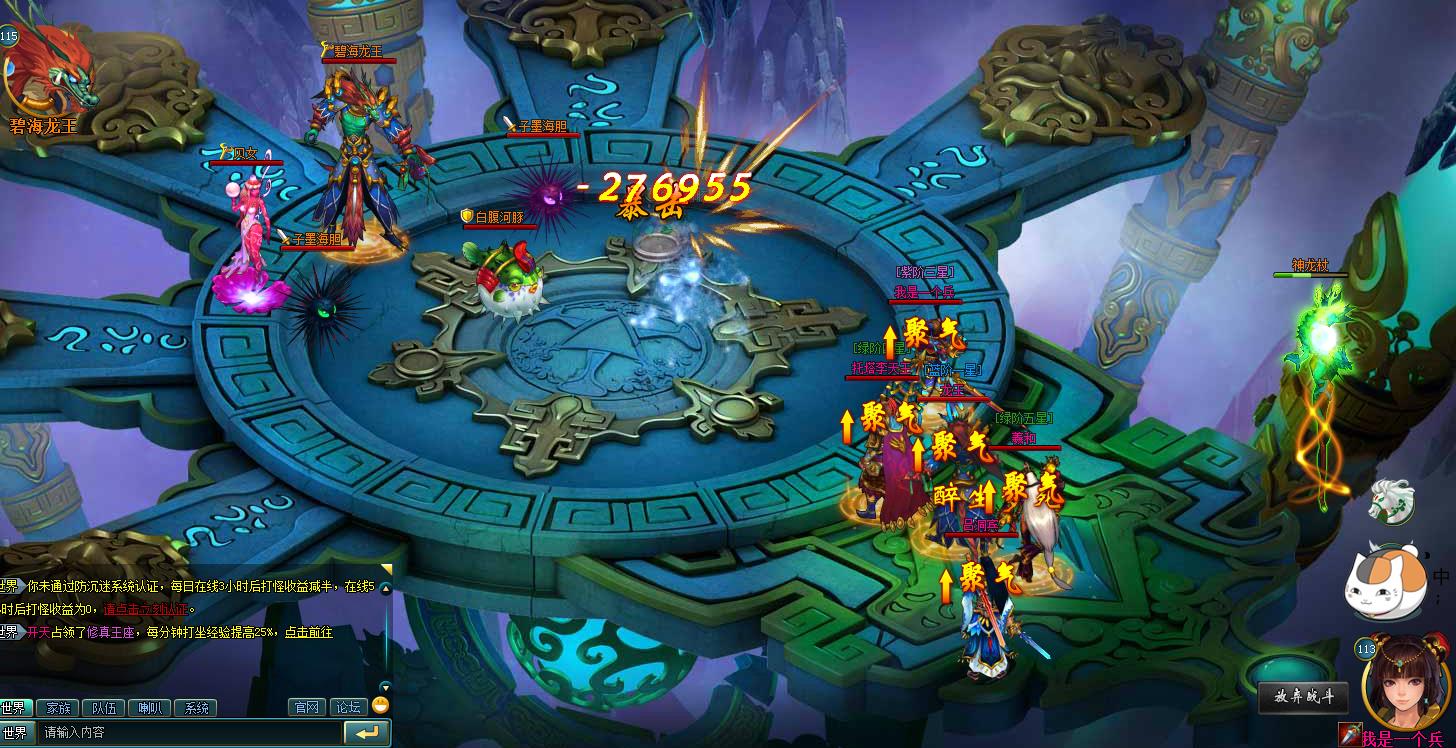Image resolution: width=1456 pixels, height=748 pixels.
Task: Switch to the 喇叭 horn chat tab
Action: (x=150, y=708)
